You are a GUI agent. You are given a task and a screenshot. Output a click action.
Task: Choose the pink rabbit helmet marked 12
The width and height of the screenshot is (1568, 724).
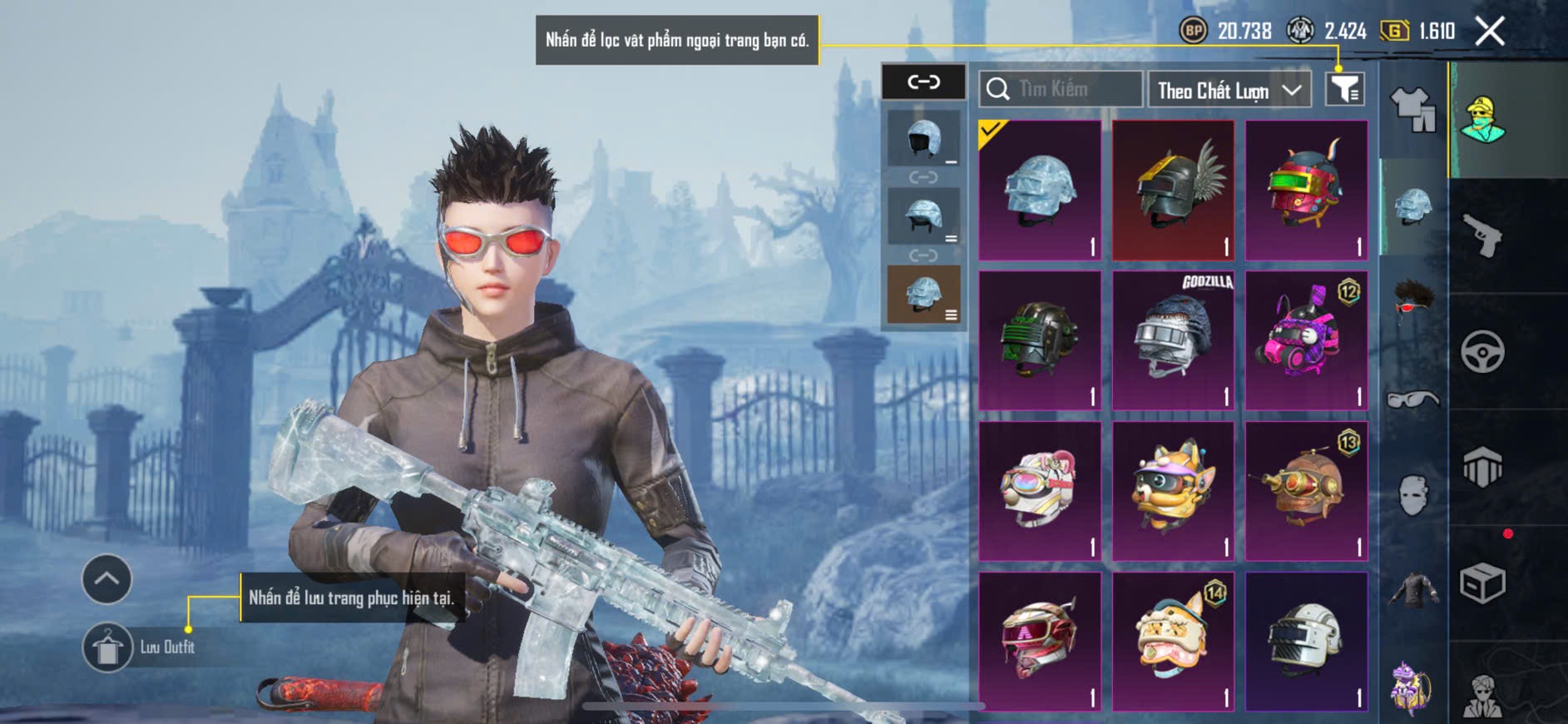1306,340
